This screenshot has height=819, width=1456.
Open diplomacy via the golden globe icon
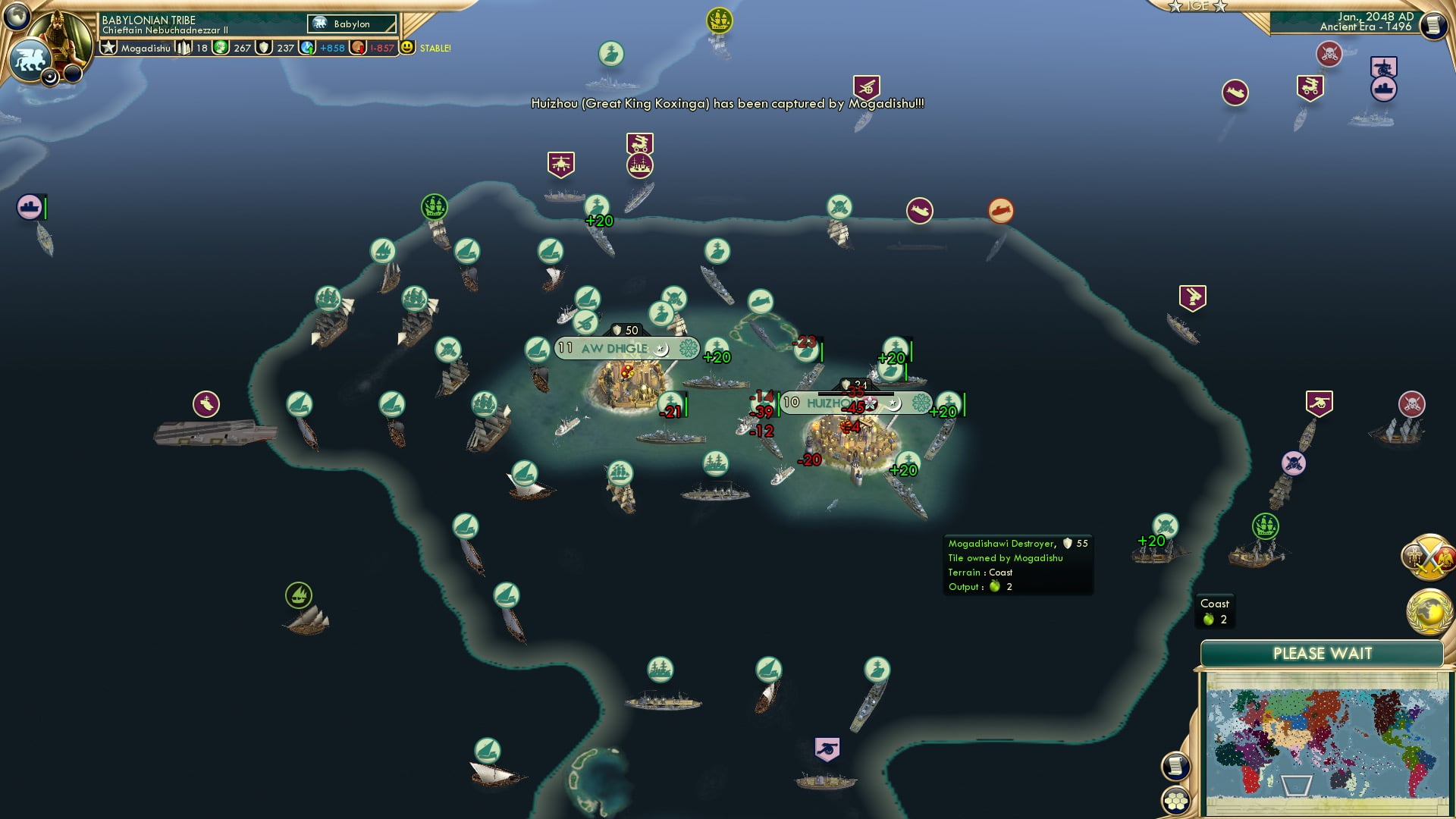(x=1429, y=608)
